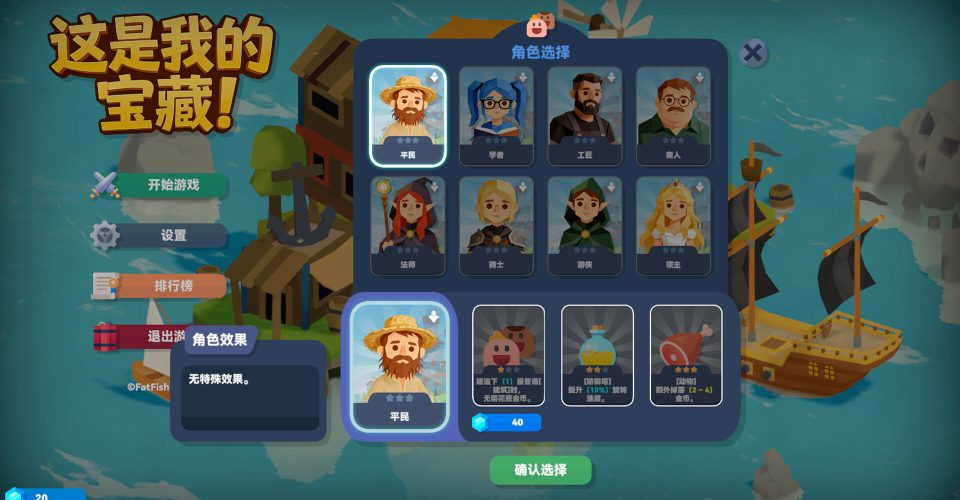Choose the 法师 mage character
This screenshot has width=960, height=500.
pos(407,225)
